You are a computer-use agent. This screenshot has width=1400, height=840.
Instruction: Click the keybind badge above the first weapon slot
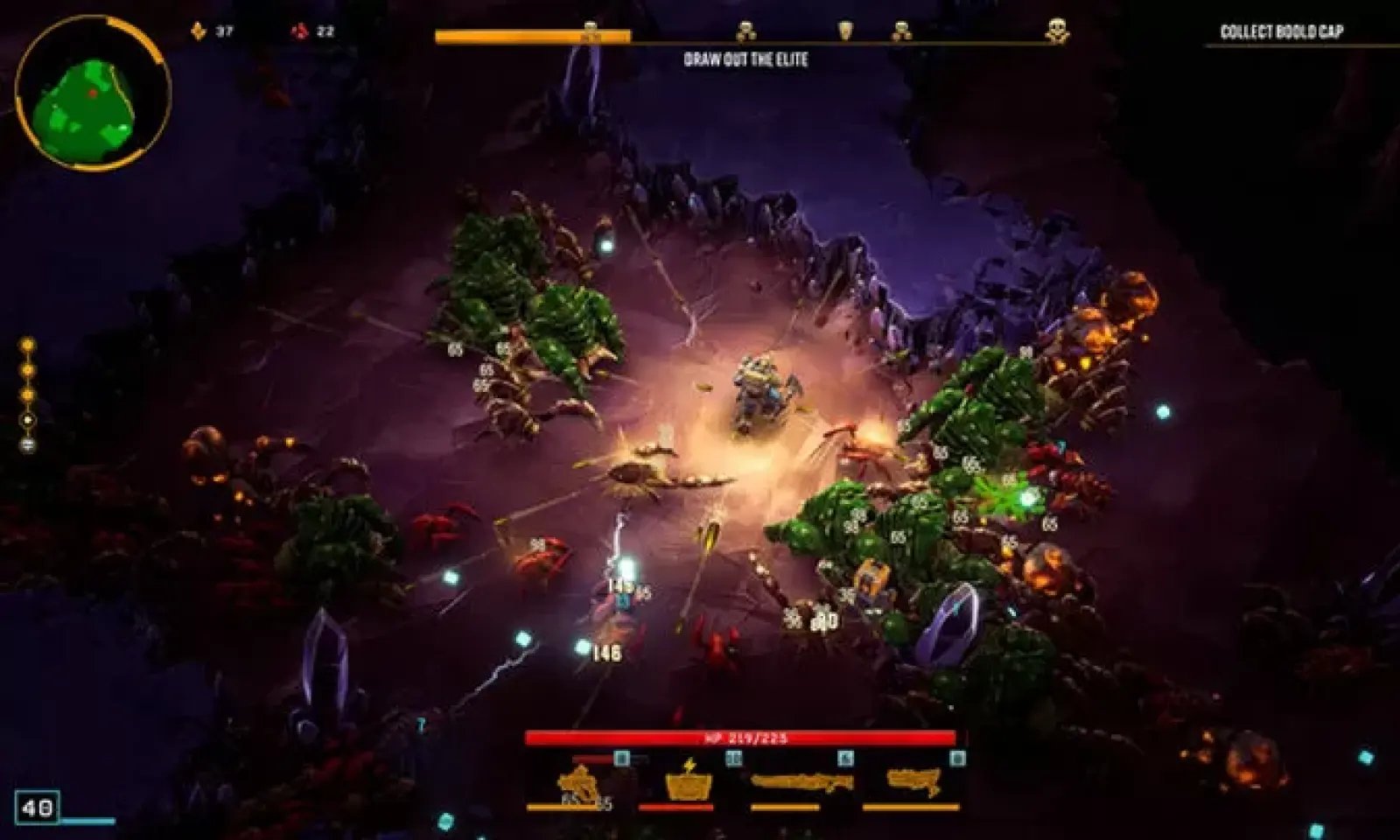tap(621, 758)
